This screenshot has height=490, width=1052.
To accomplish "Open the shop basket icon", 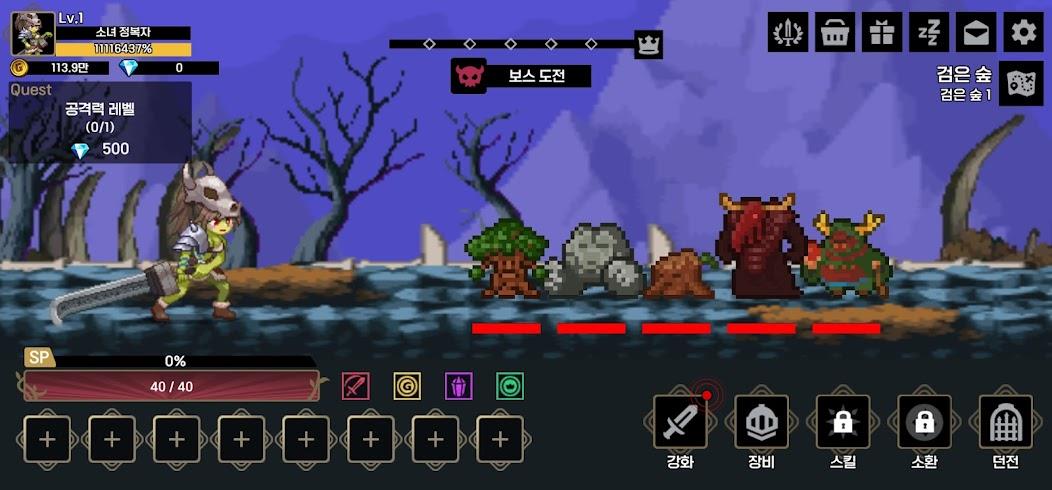I will pyautogui.click(x=835, y=33).
